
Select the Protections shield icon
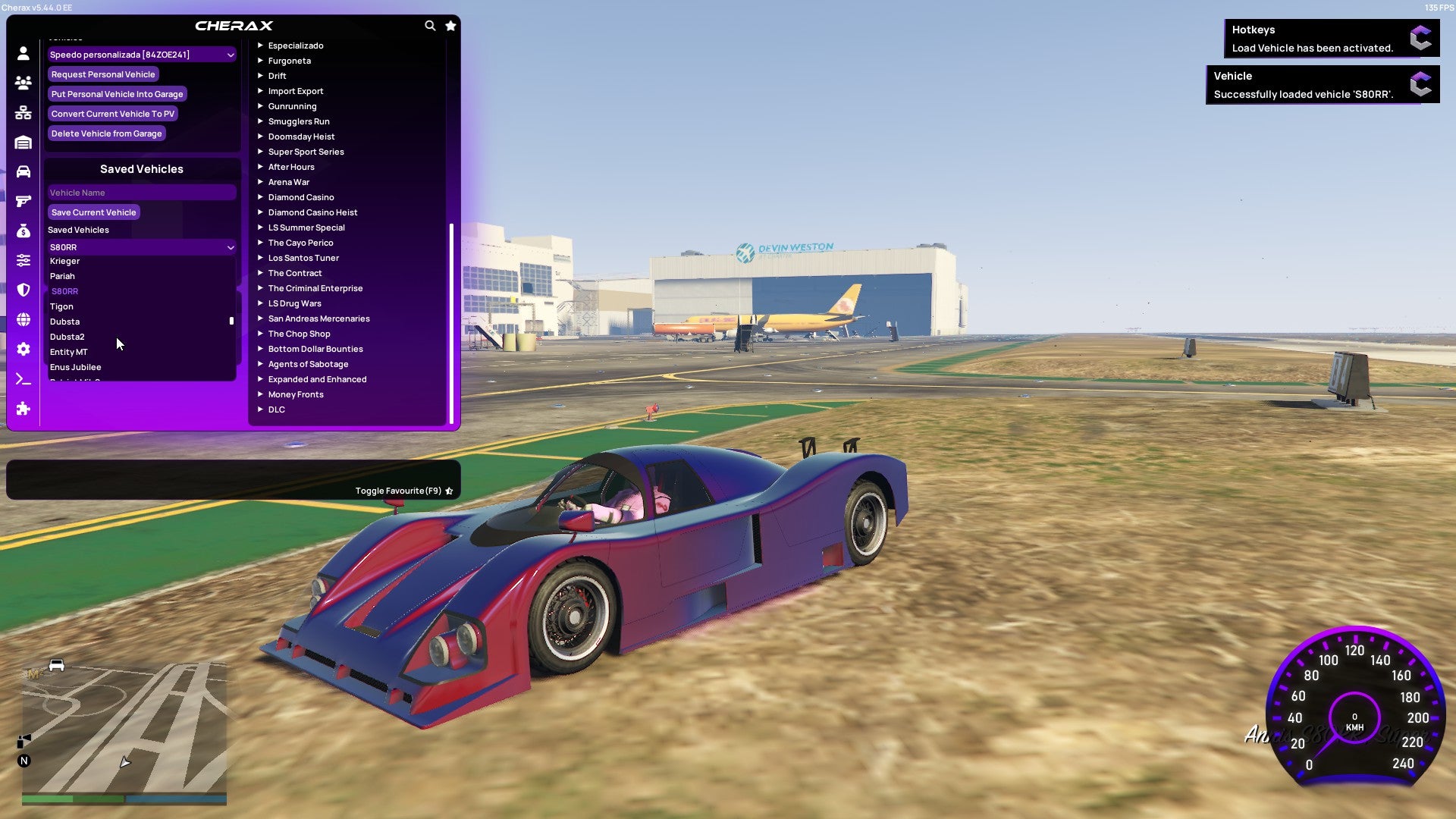tap(23, 289)
